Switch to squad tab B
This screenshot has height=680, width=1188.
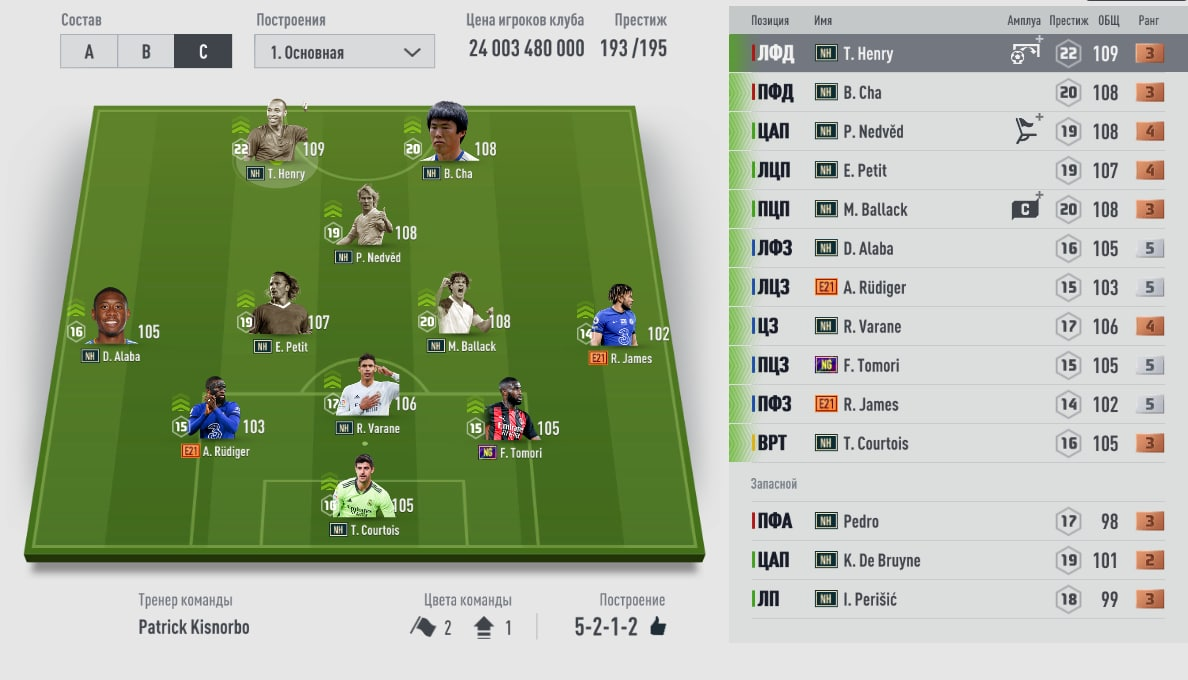[146, 52]
